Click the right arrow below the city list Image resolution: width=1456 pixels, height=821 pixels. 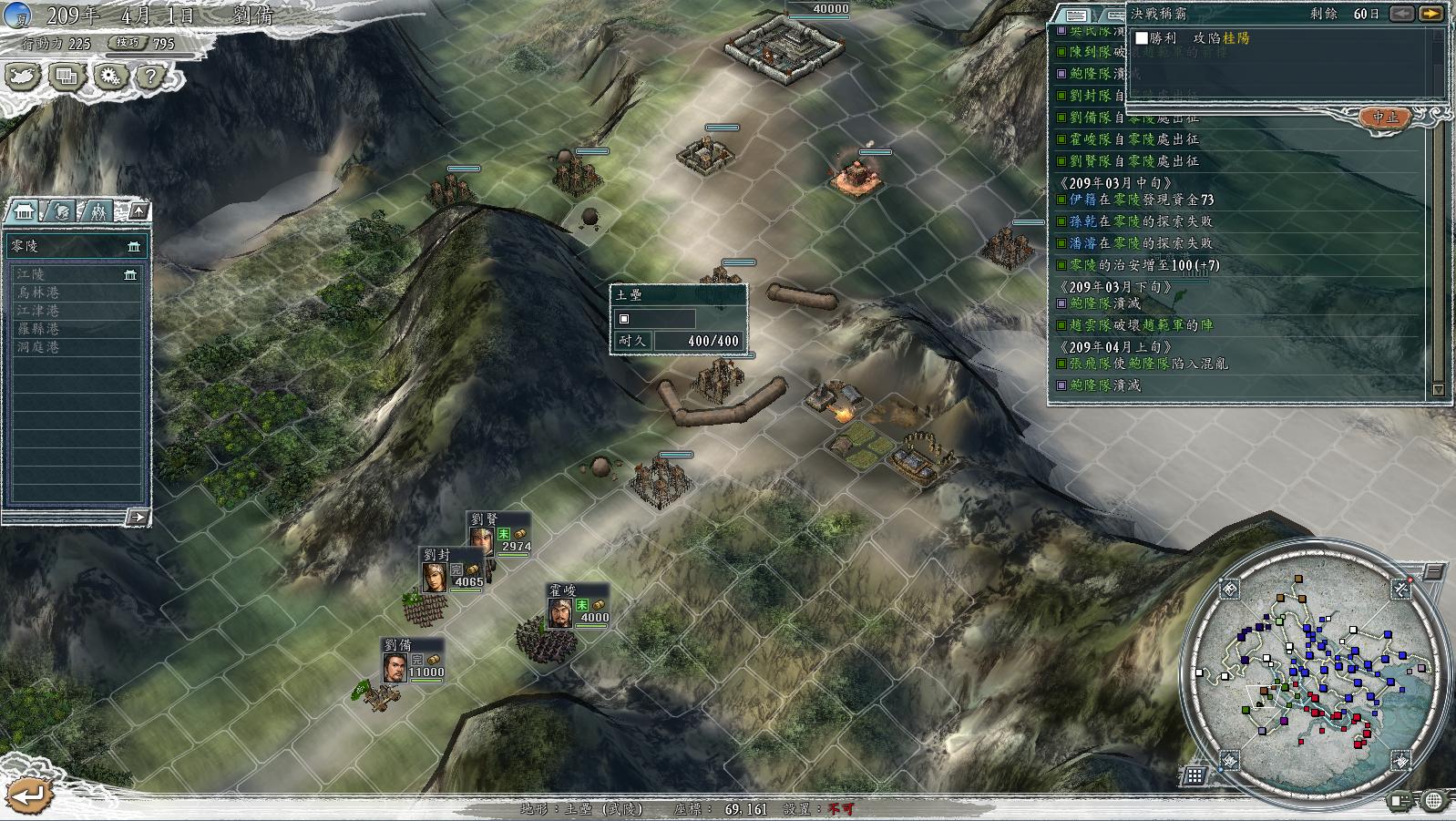pos(138,517)
